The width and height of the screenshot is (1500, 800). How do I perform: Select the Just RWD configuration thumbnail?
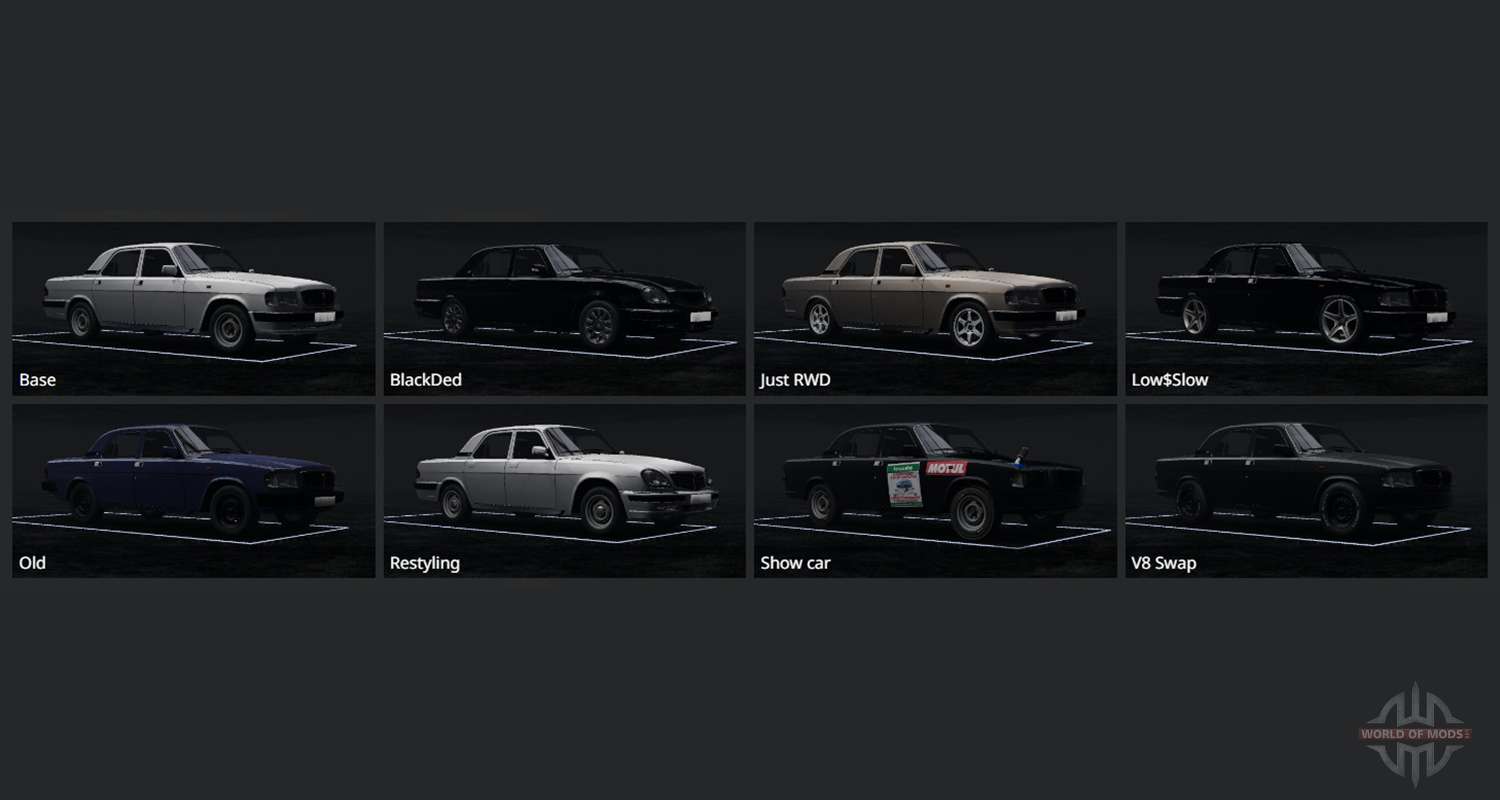click(933, 300)
